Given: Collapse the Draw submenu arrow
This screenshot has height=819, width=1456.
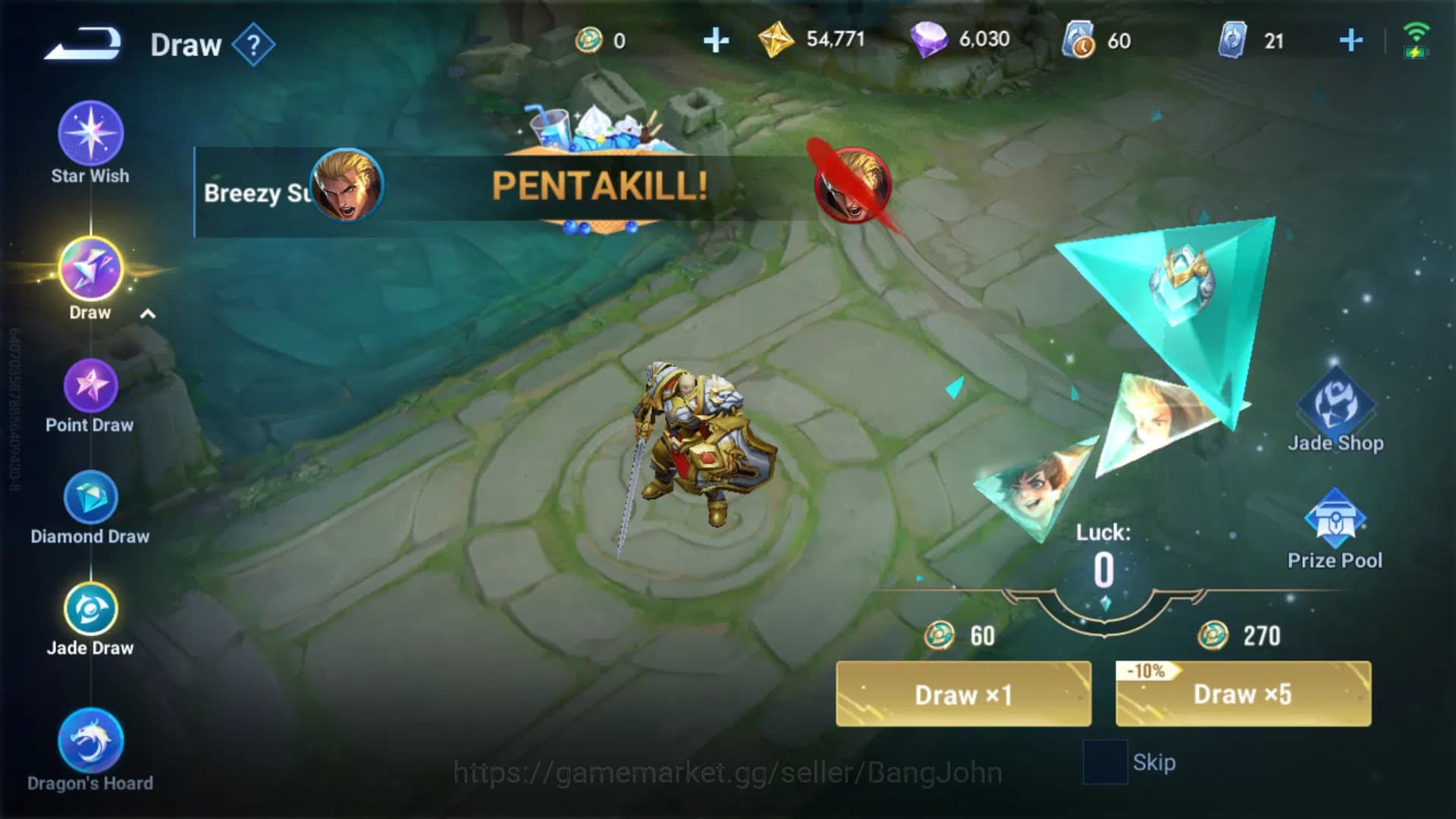Looking at the screenshot, I should (x=148, y=314).
